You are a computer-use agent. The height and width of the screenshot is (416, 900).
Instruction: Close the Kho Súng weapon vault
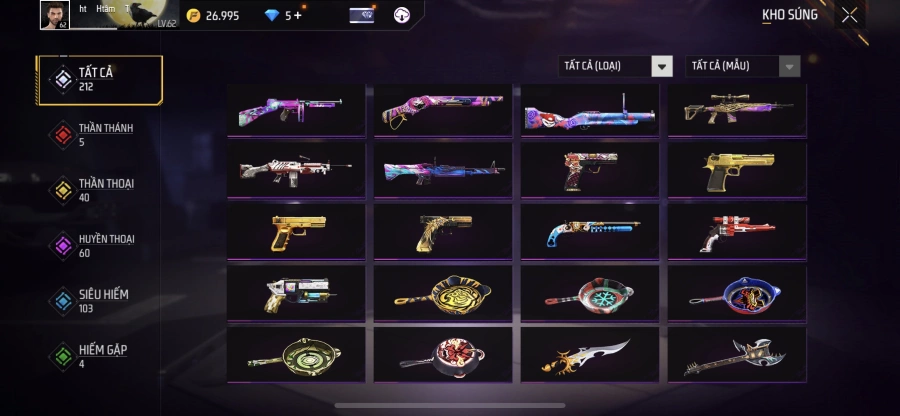coord(849,15)
